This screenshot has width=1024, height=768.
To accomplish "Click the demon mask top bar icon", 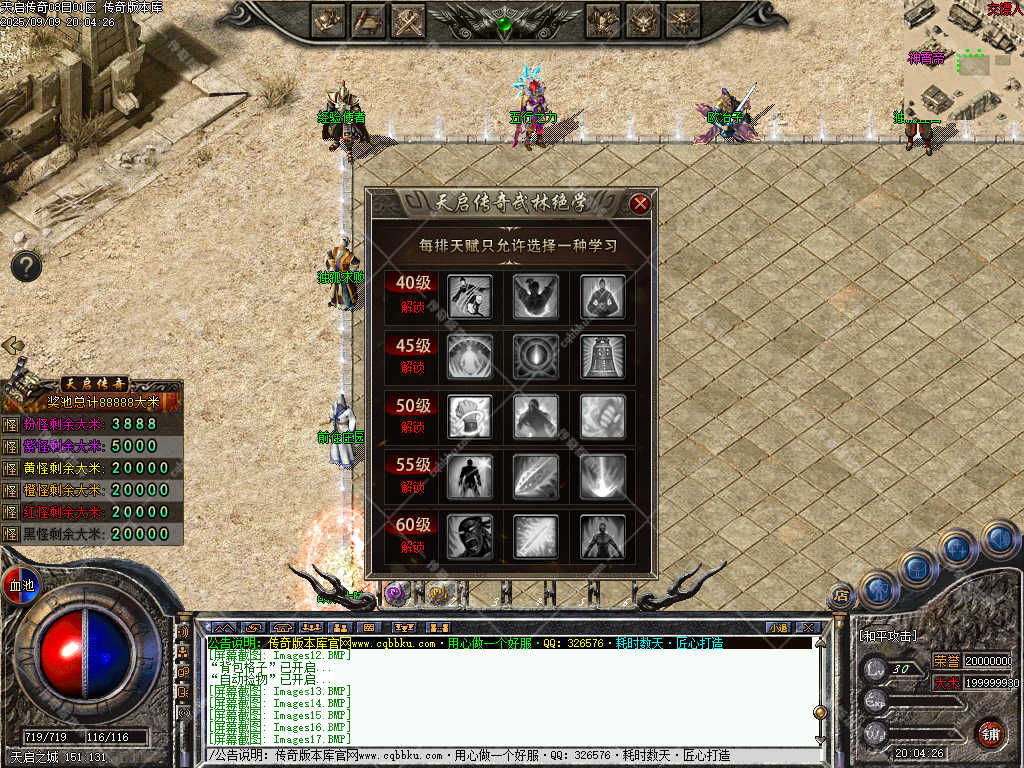I will coord(644,19).
